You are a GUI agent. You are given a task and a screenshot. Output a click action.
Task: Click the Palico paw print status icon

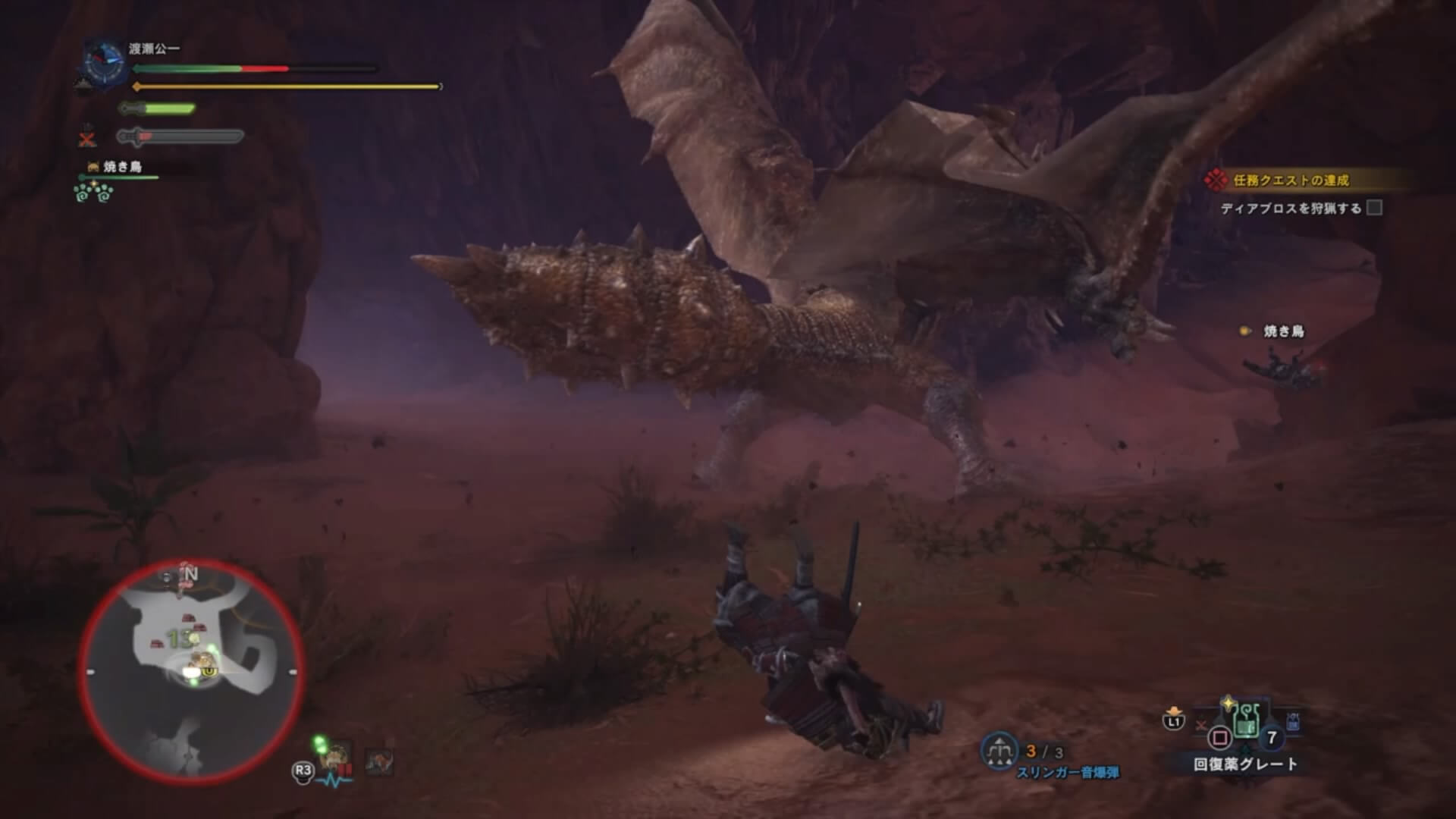click(93, 191)
